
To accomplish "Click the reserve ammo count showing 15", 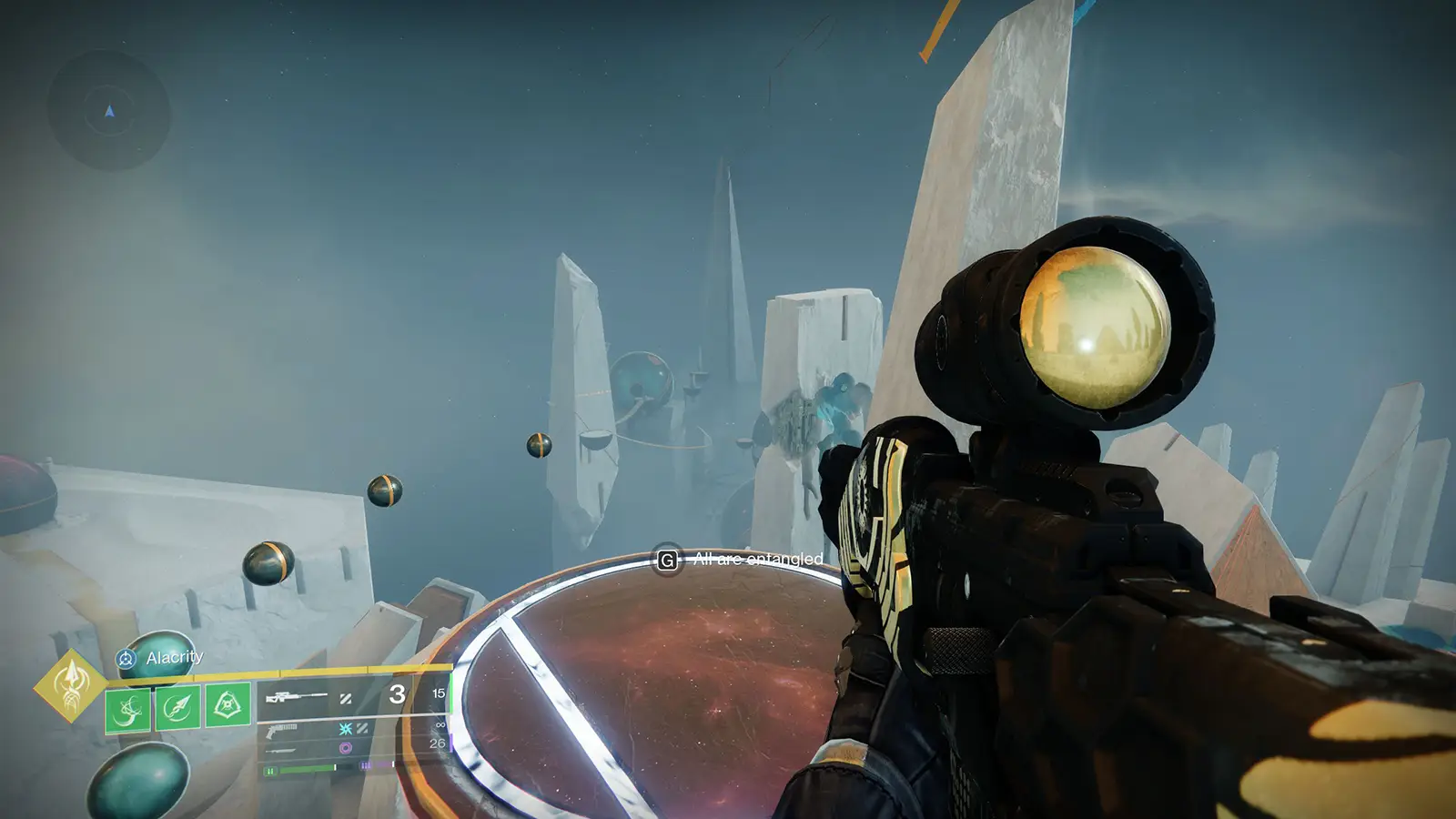I will (439, 693).
